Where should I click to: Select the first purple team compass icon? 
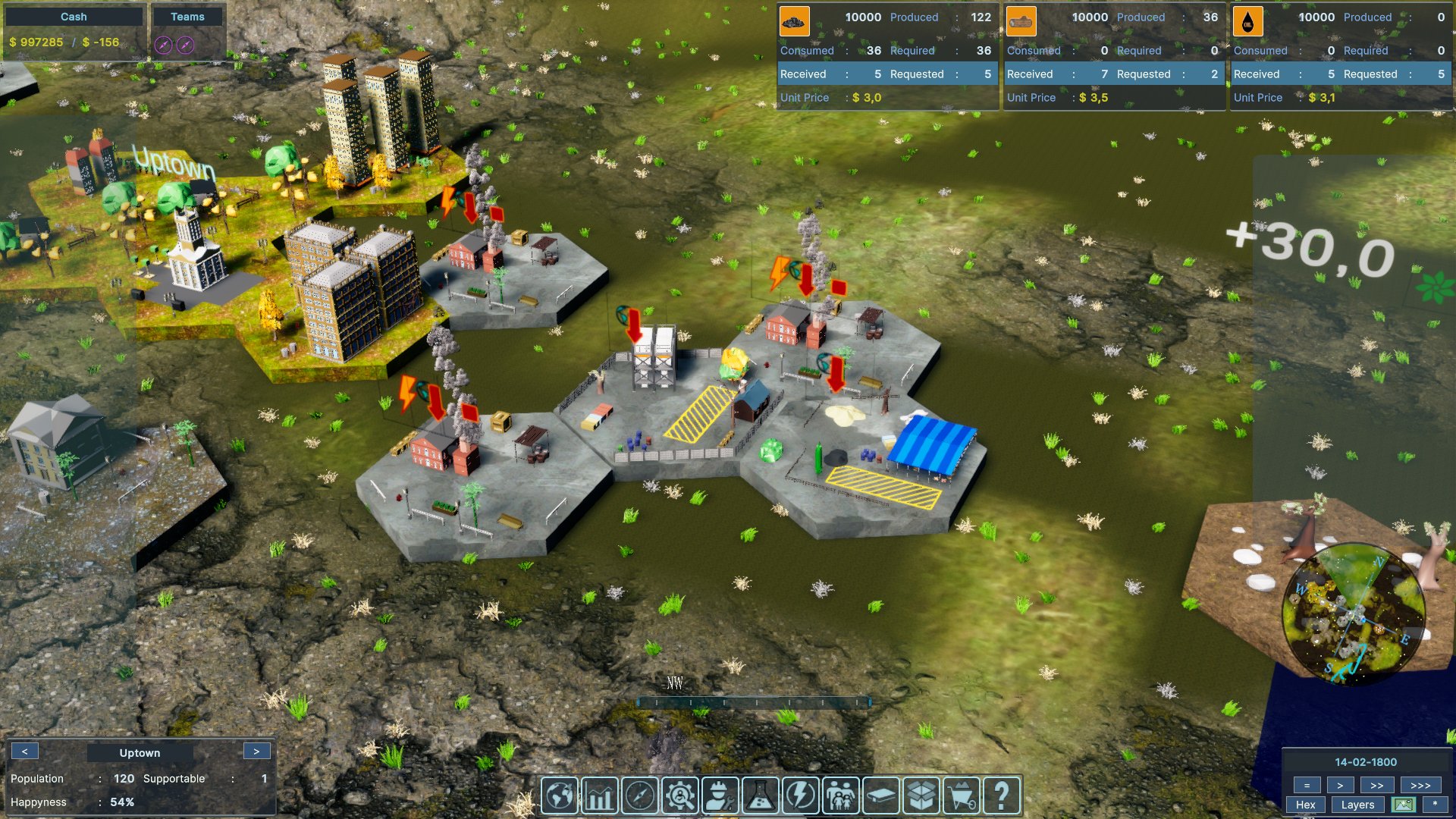[x=163, y=45]
